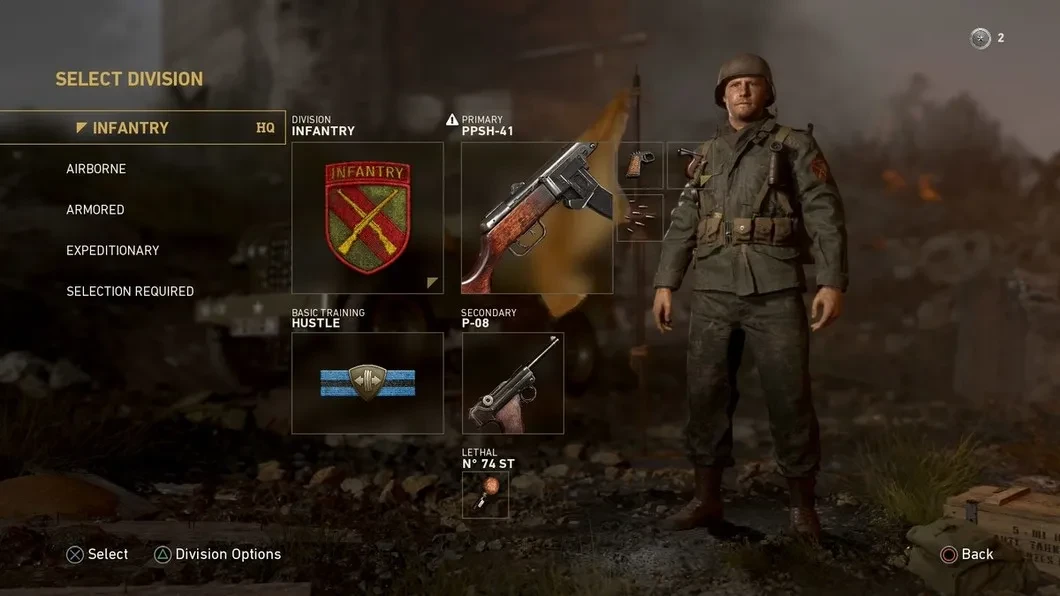
Task: Choose the P-08 secondary weapon tile
Action: click(x=513, y=383)
